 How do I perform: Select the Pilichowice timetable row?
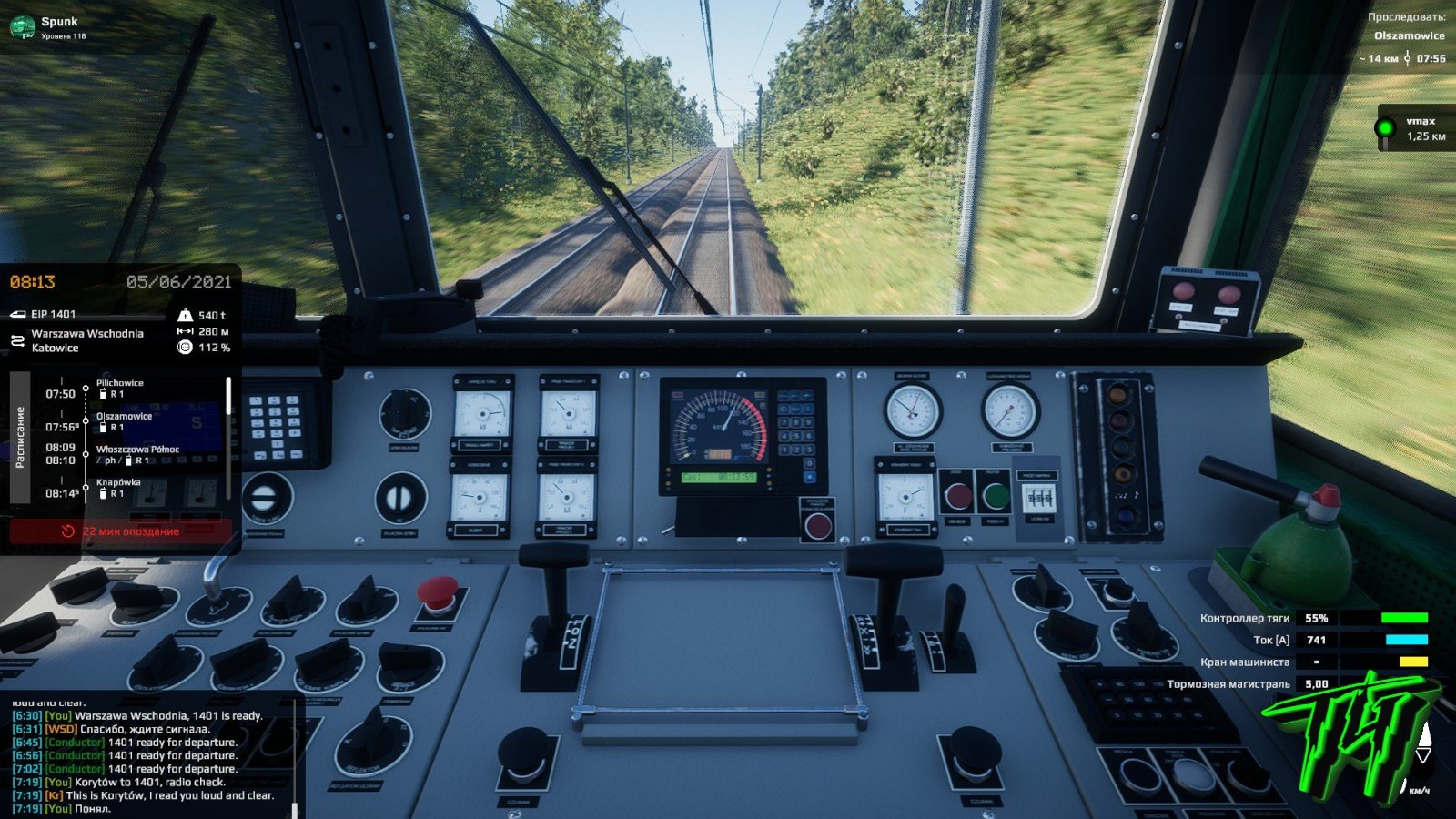tap(119, 389)
